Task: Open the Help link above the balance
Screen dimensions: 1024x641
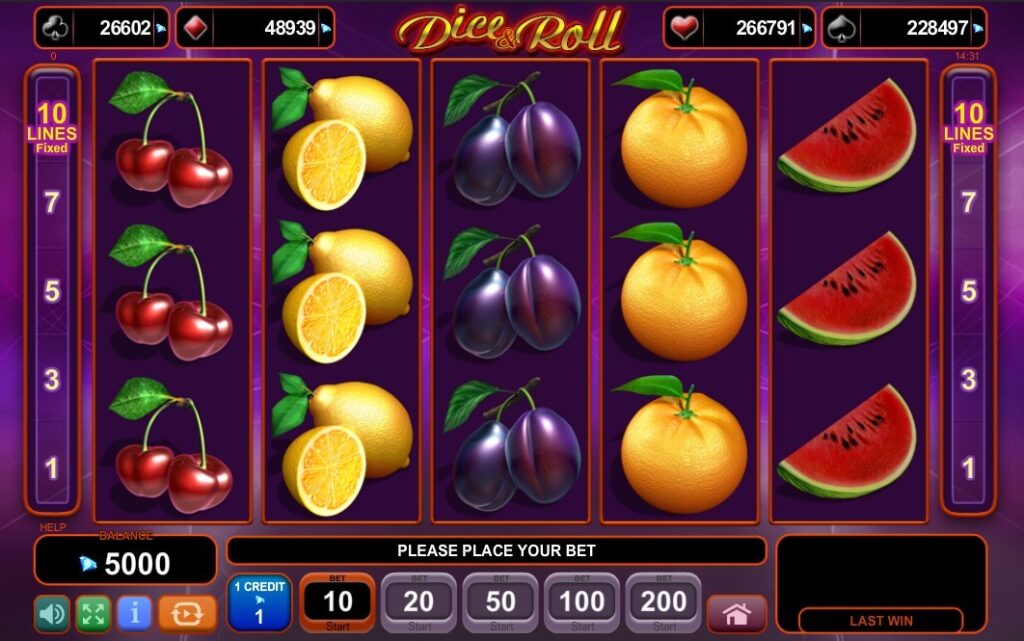Action: [52, 527]
